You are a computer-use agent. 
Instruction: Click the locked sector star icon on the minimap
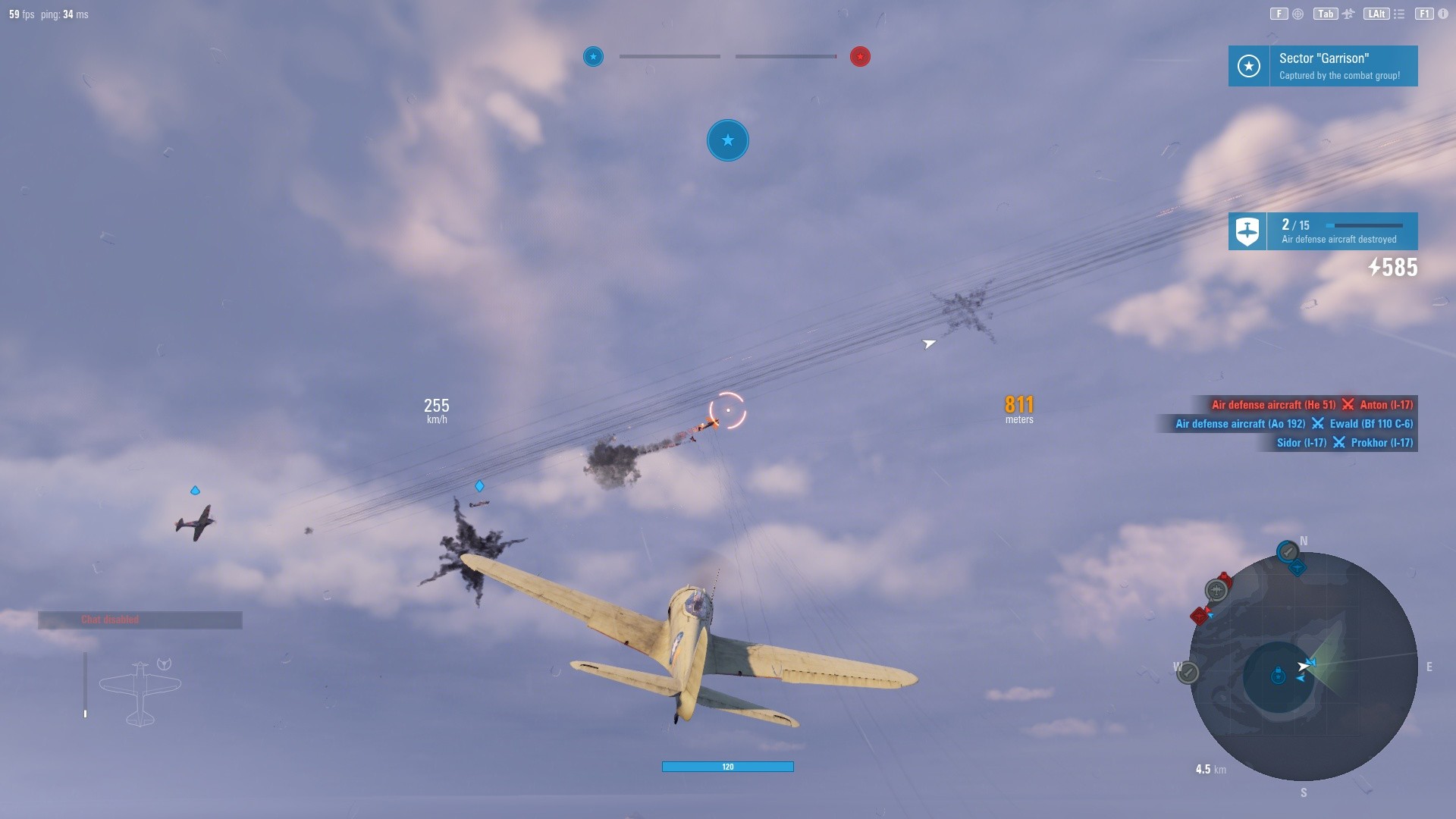pyautogui.click(x=1278, y=675)
